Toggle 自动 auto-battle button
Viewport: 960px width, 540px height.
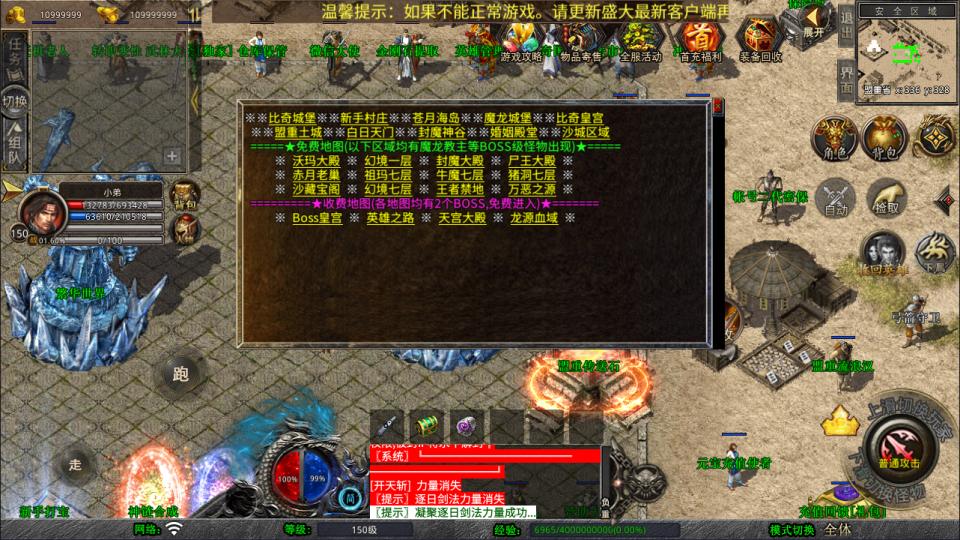coord(835,198)
